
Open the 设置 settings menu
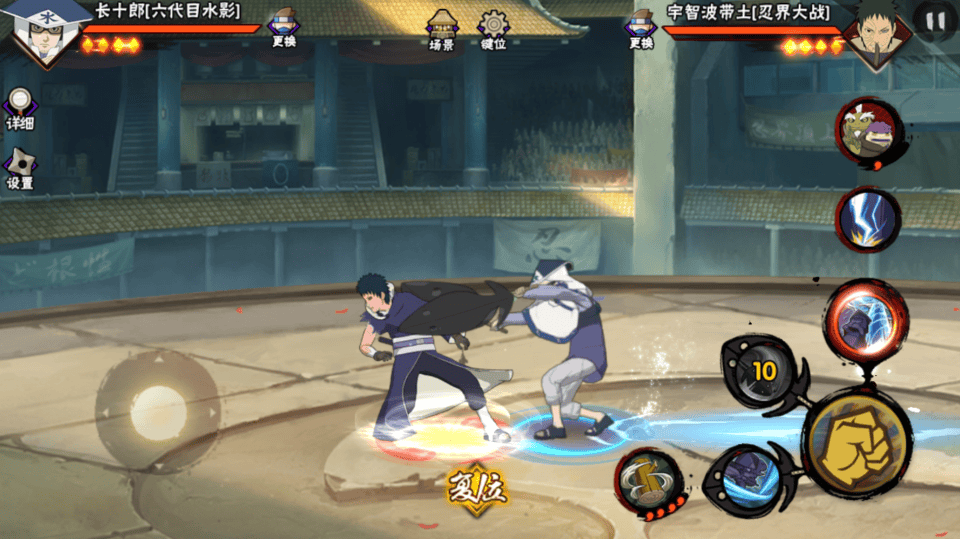tap(20, 168)
